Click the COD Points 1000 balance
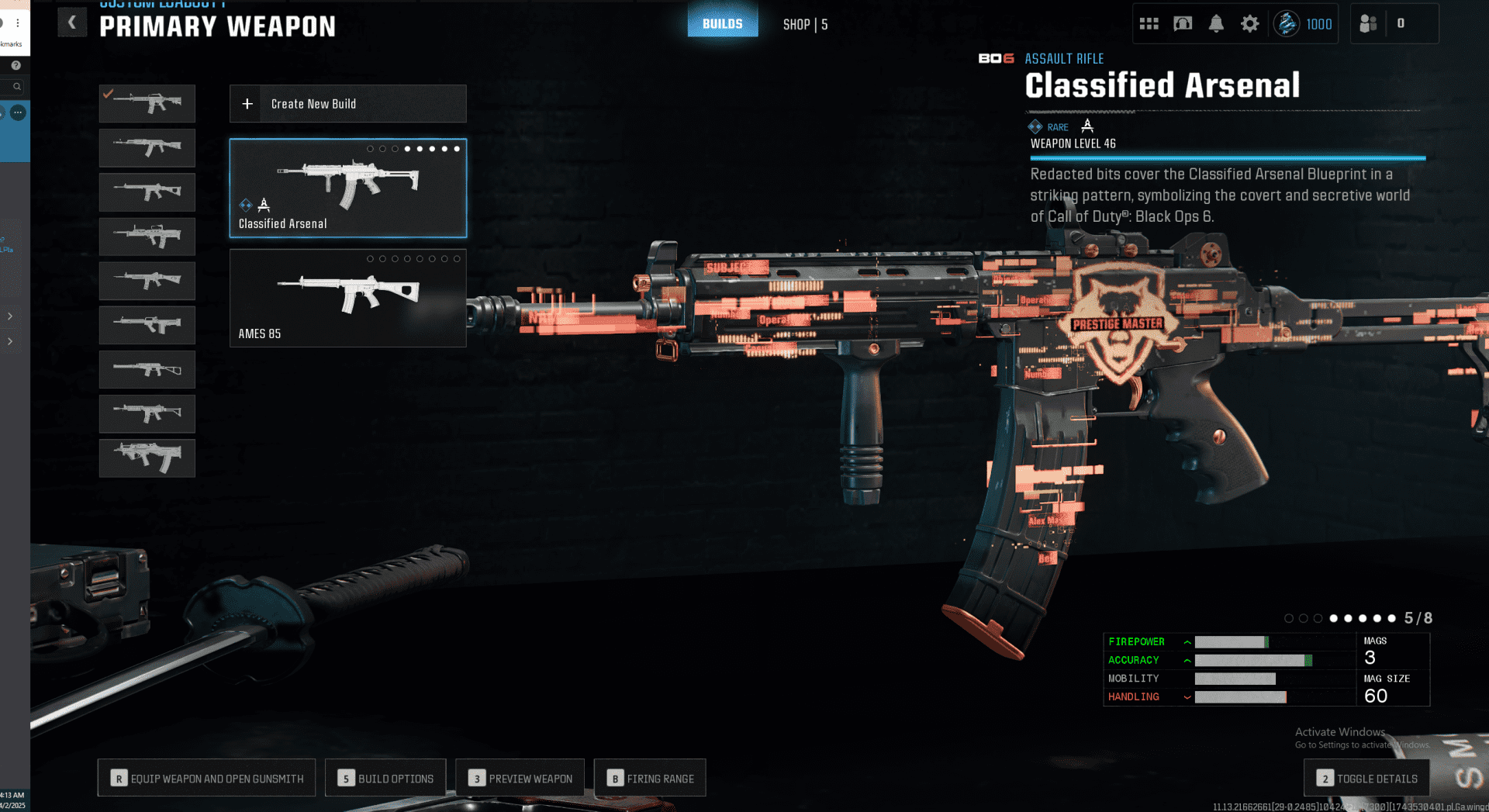This screenshot has width=1489, height=812. (x=1305, y=24)
